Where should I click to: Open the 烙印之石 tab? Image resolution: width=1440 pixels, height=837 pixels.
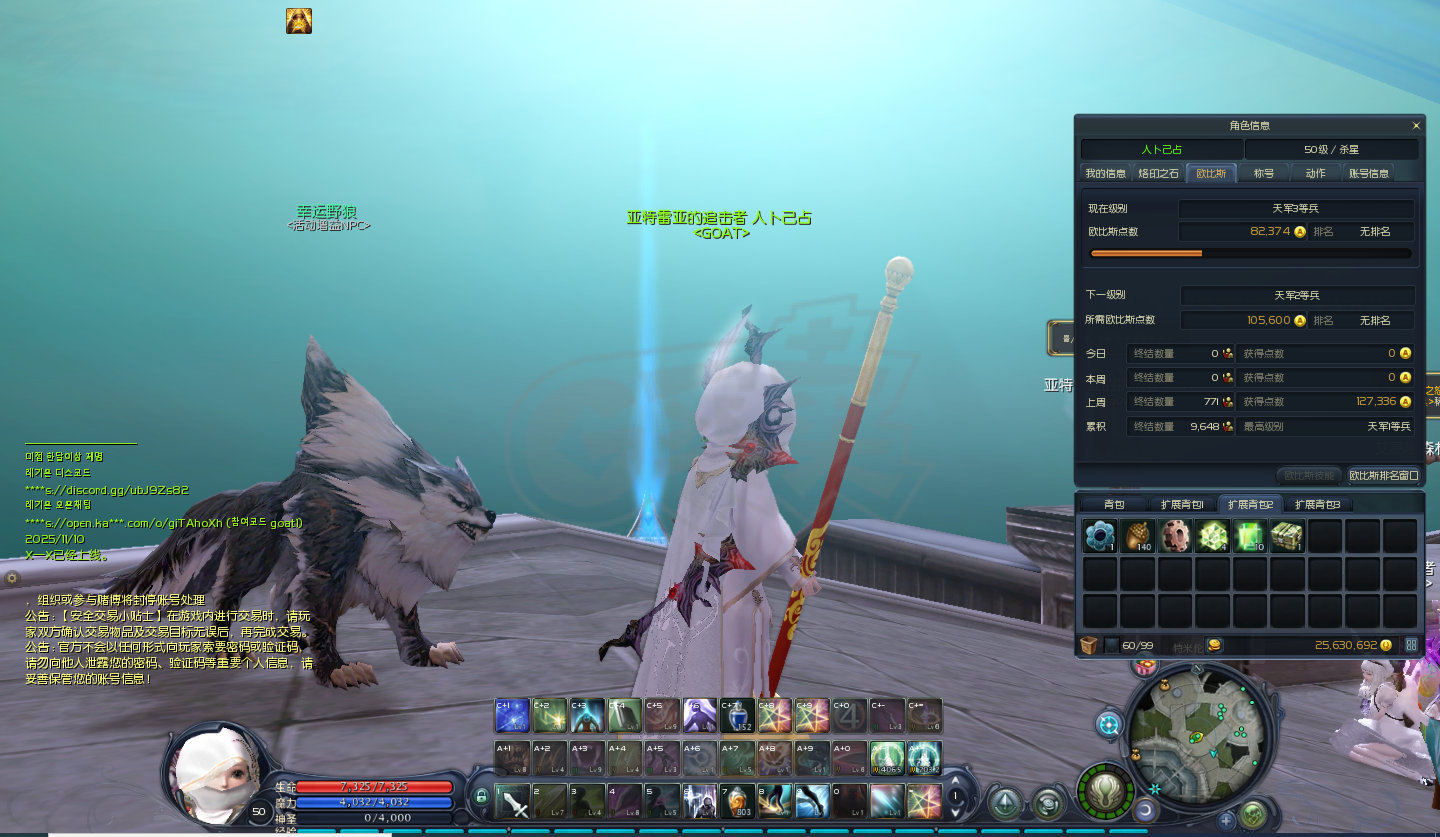[1158, 173]
